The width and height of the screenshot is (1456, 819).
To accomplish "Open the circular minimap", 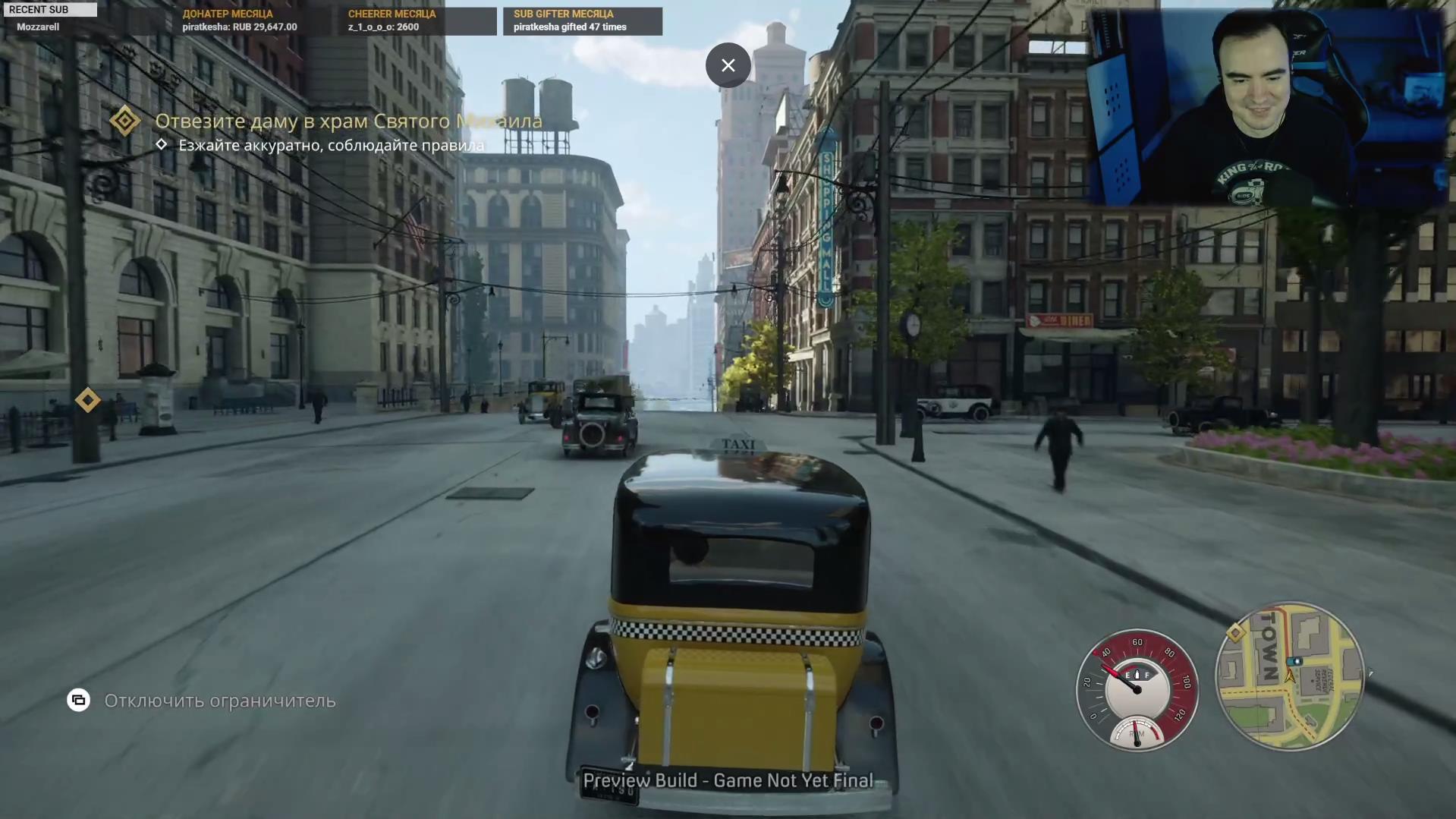I will tap(1289, 675).
